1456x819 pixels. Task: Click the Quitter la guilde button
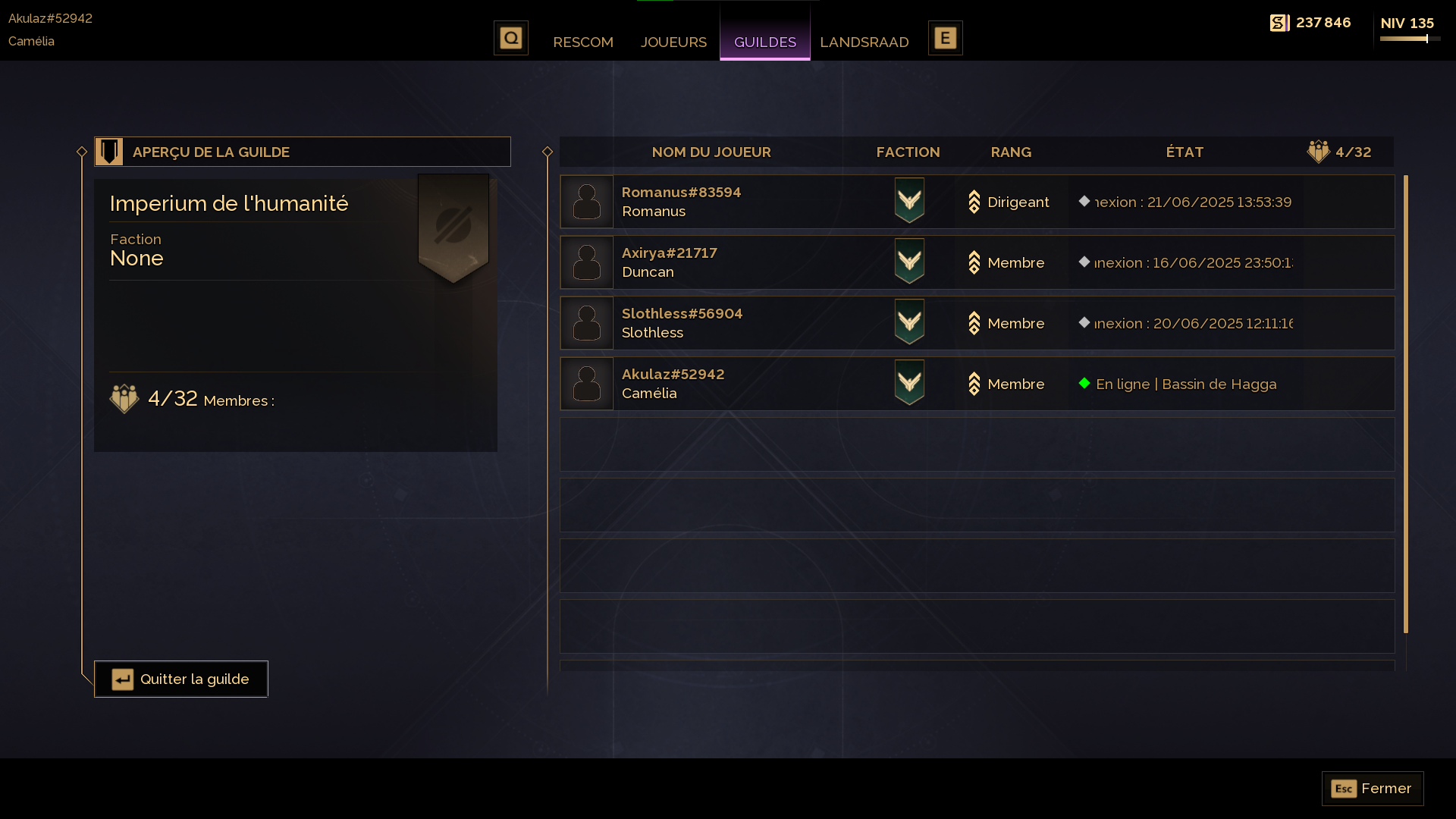(181, 679)
